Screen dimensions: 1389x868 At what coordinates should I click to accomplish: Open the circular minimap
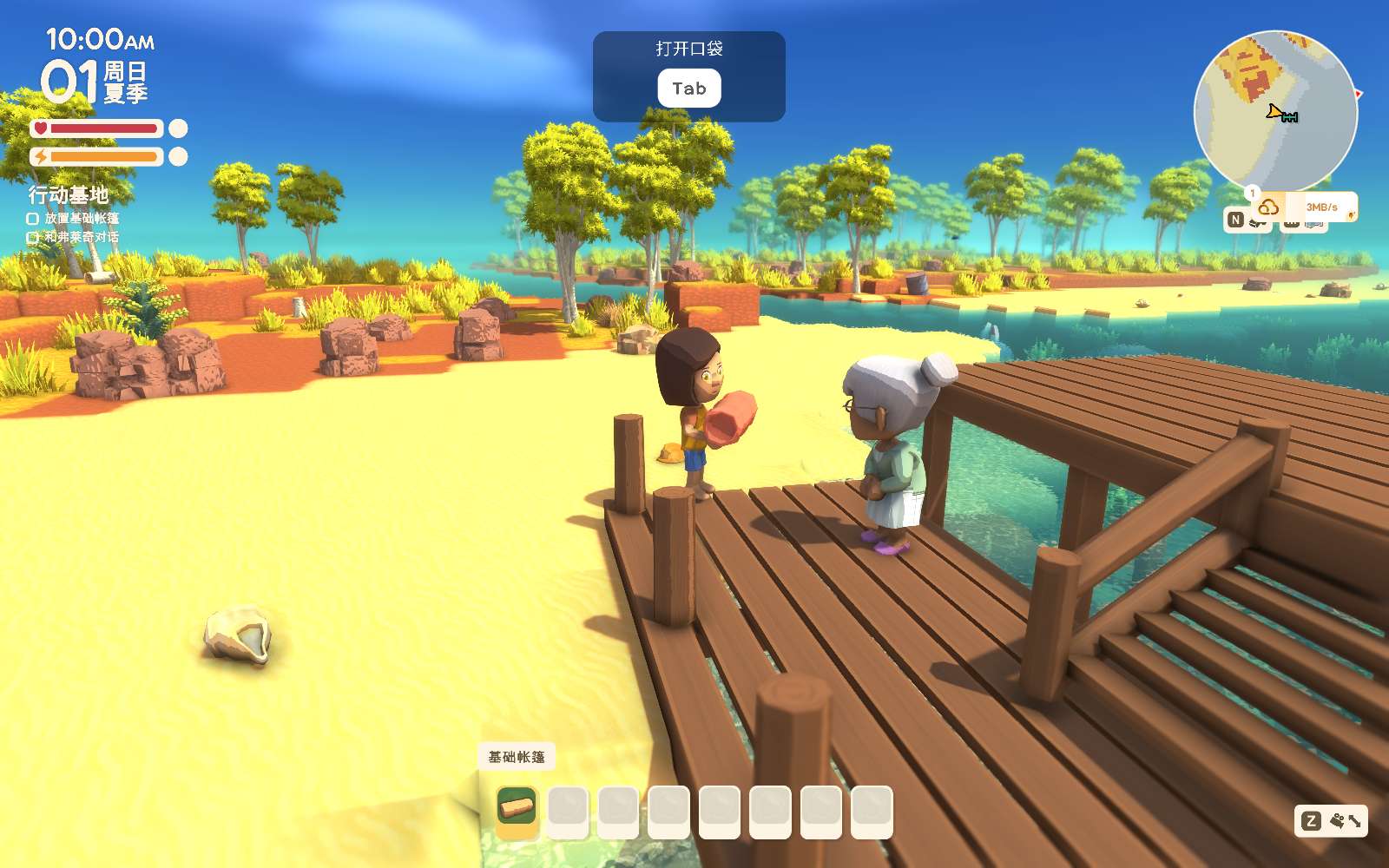pyautogui.click(x=1274, y=110)
